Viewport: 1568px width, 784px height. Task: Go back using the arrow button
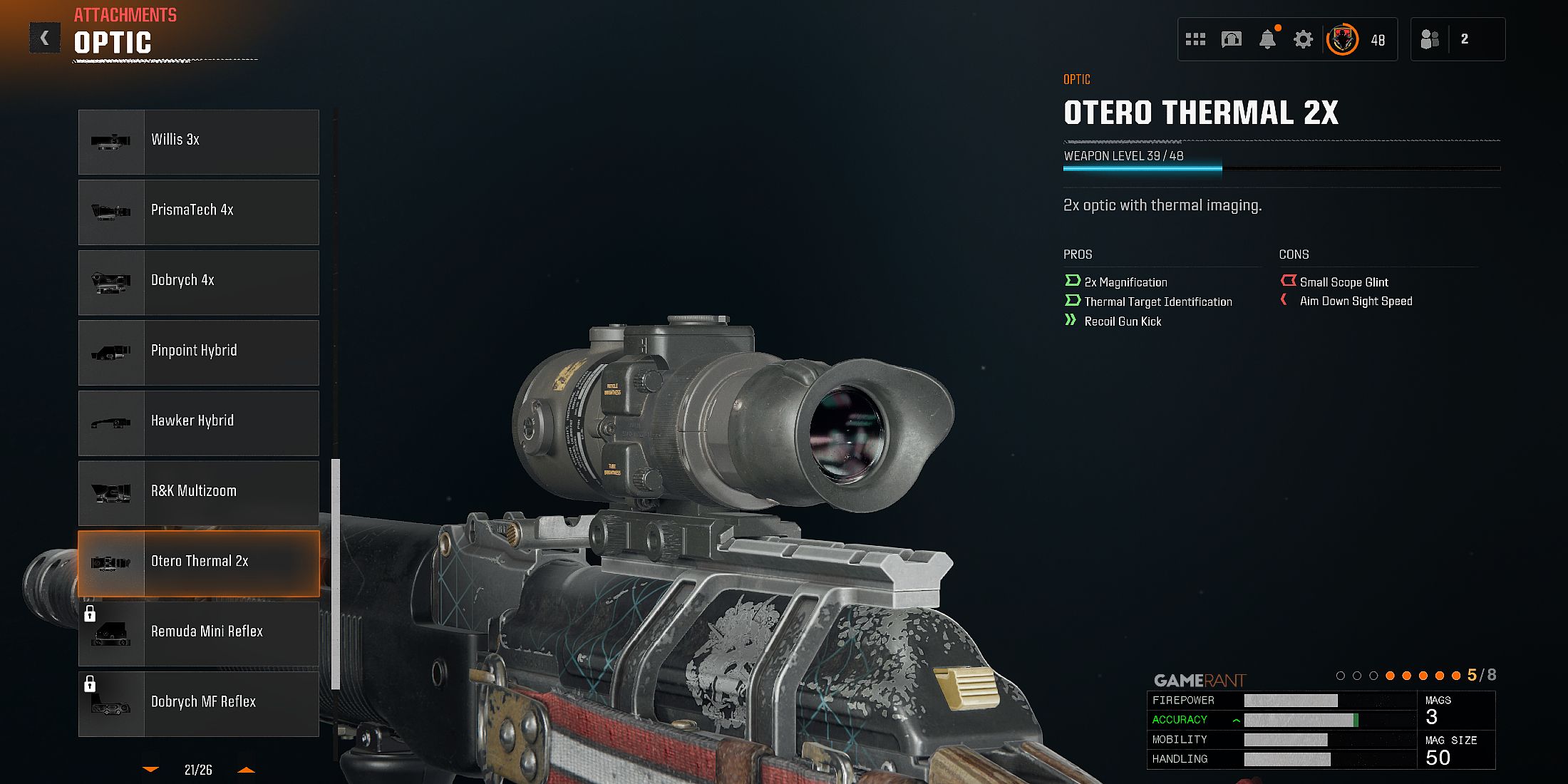[44, 38]
